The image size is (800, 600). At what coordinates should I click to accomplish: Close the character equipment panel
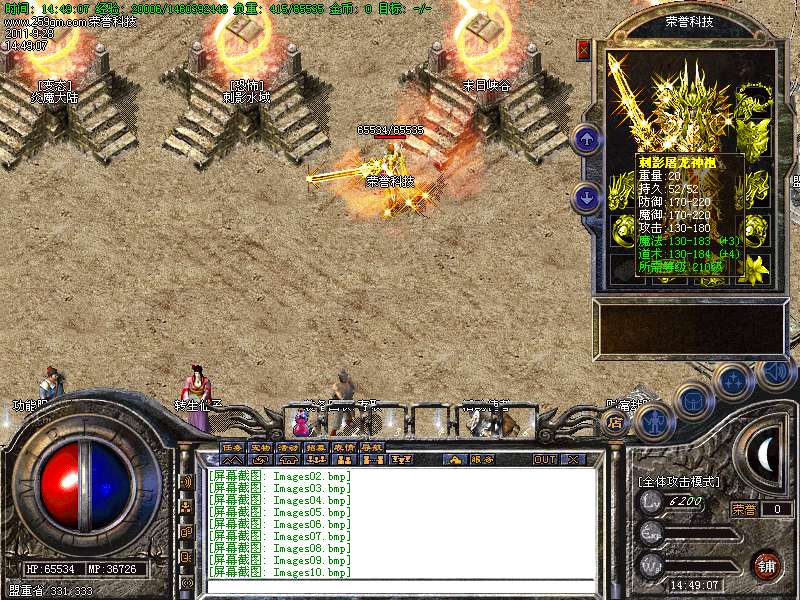[x=584, y=50]
